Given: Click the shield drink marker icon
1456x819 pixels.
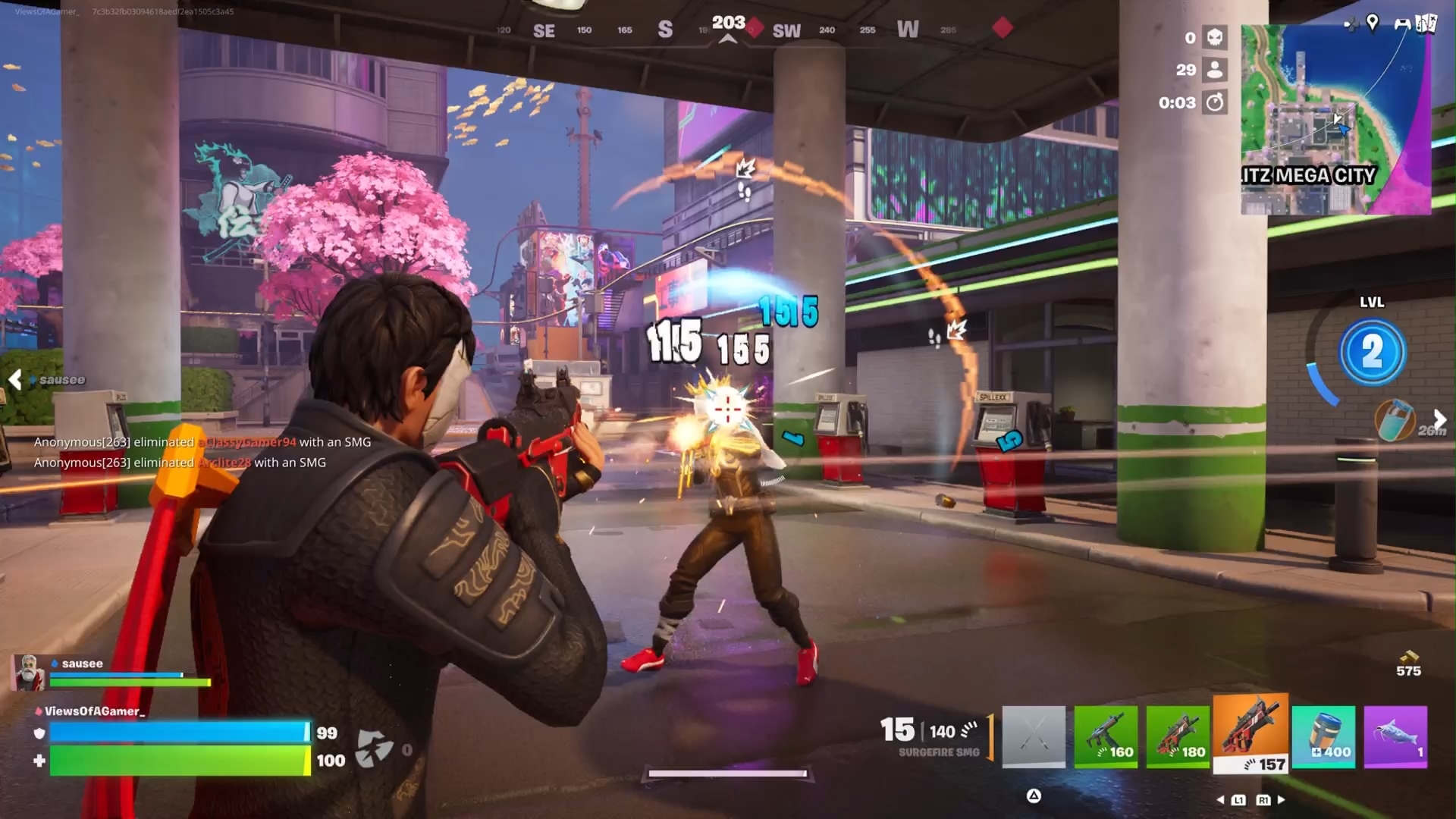Looking at the screenshot, I should tap(1395, 419).
